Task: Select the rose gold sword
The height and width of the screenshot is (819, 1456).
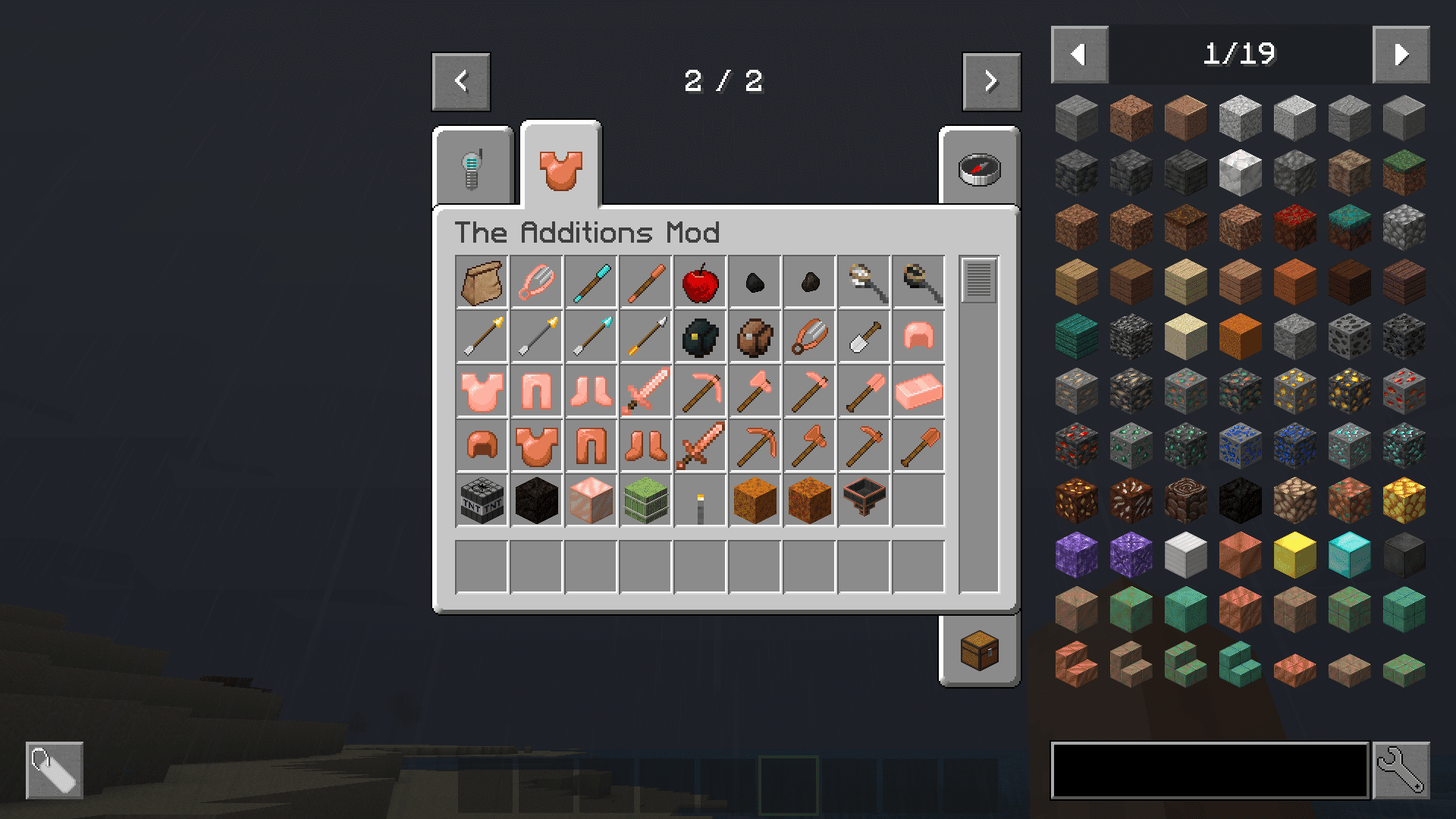Action: (x=645, y=391)
